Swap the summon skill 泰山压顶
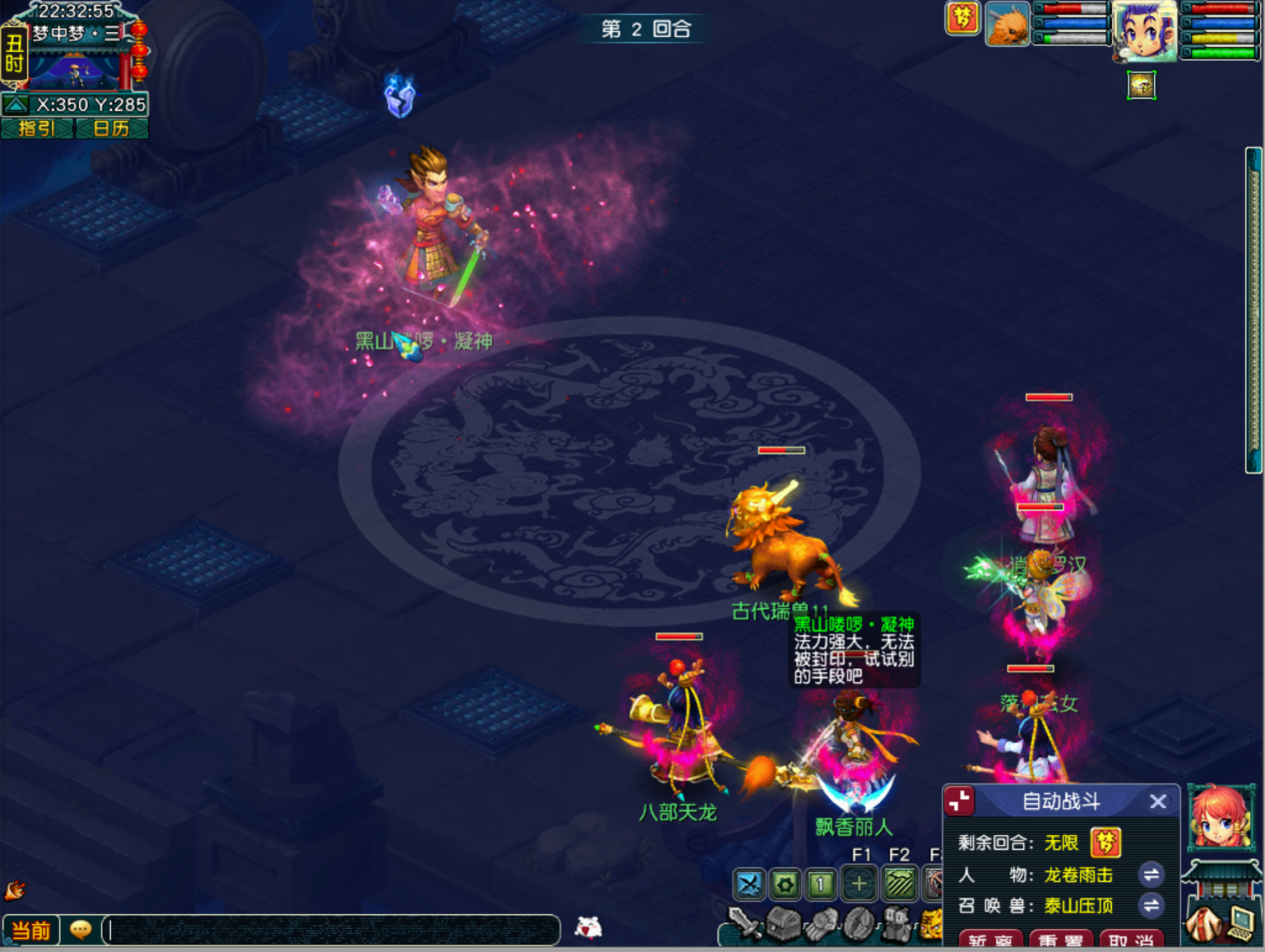The height and width of the screenshot is (952, 1265). point(1151,906)
